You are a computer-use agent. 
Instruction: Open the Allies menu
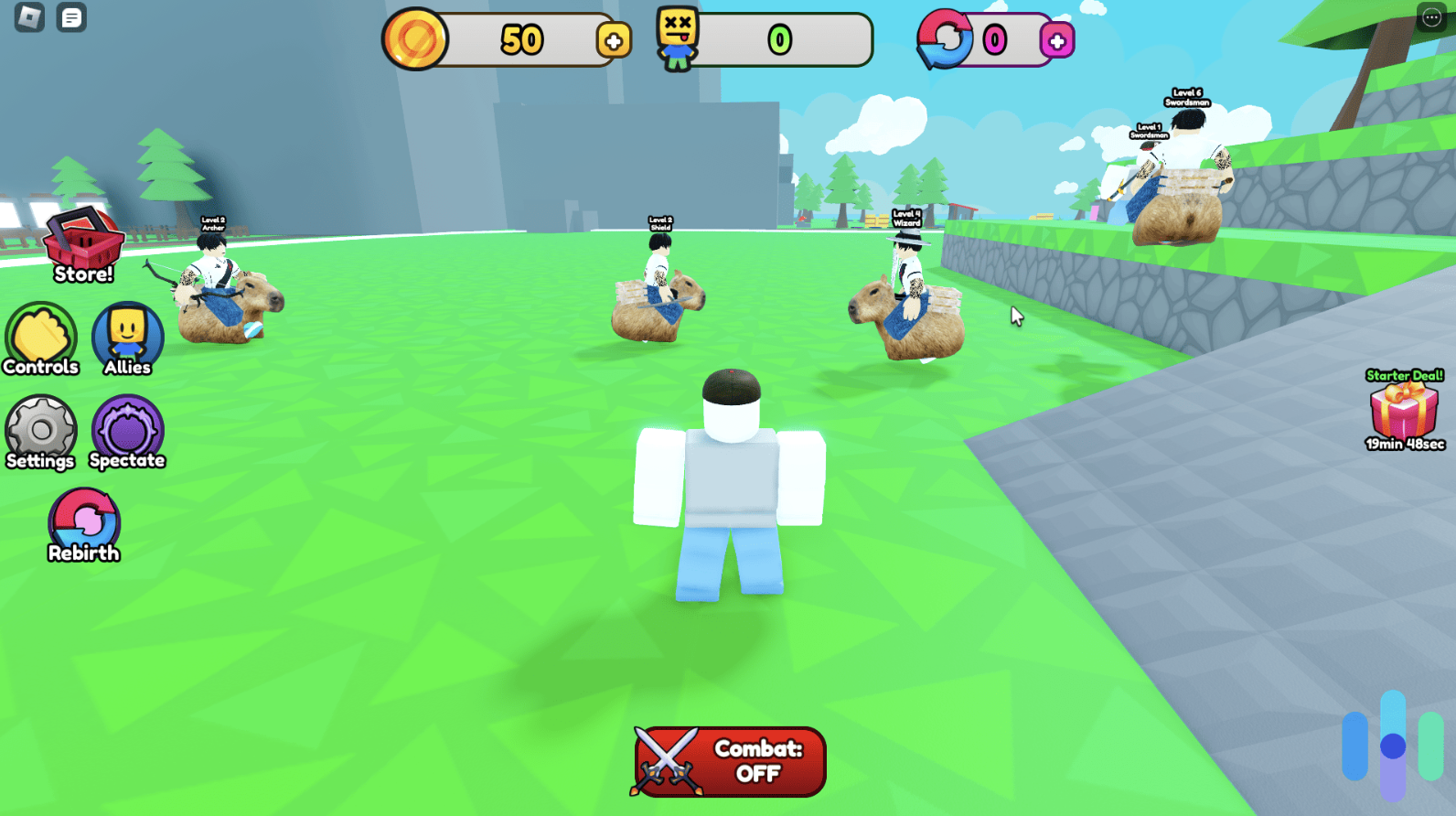coord(128,339)
